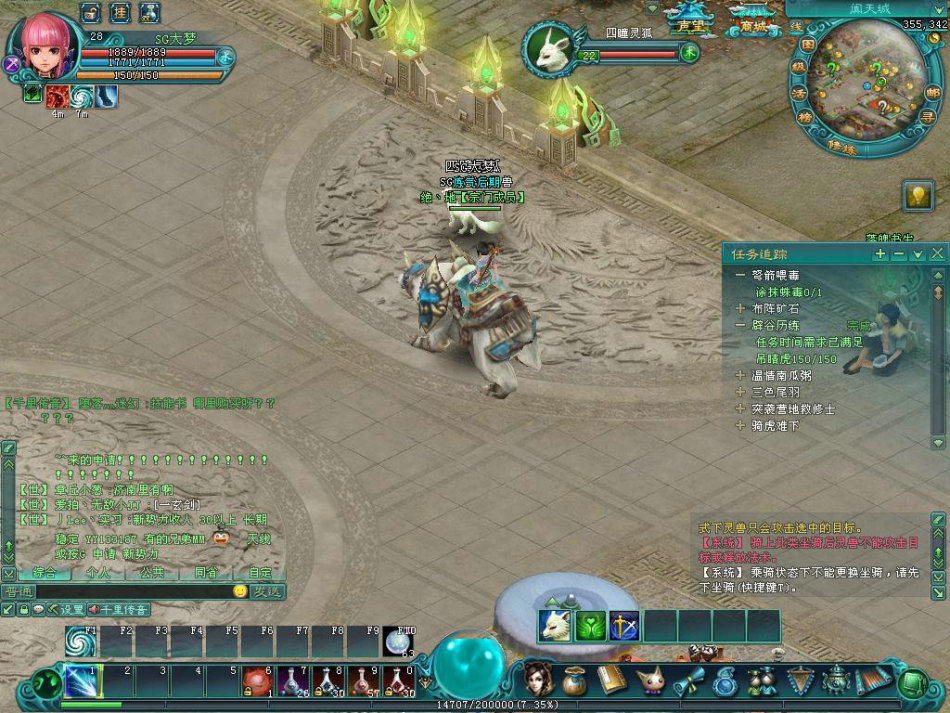Screen dimensions: 950x713
Task: Select the 骑虎难下 quest entry
Action: pos(774,425)
